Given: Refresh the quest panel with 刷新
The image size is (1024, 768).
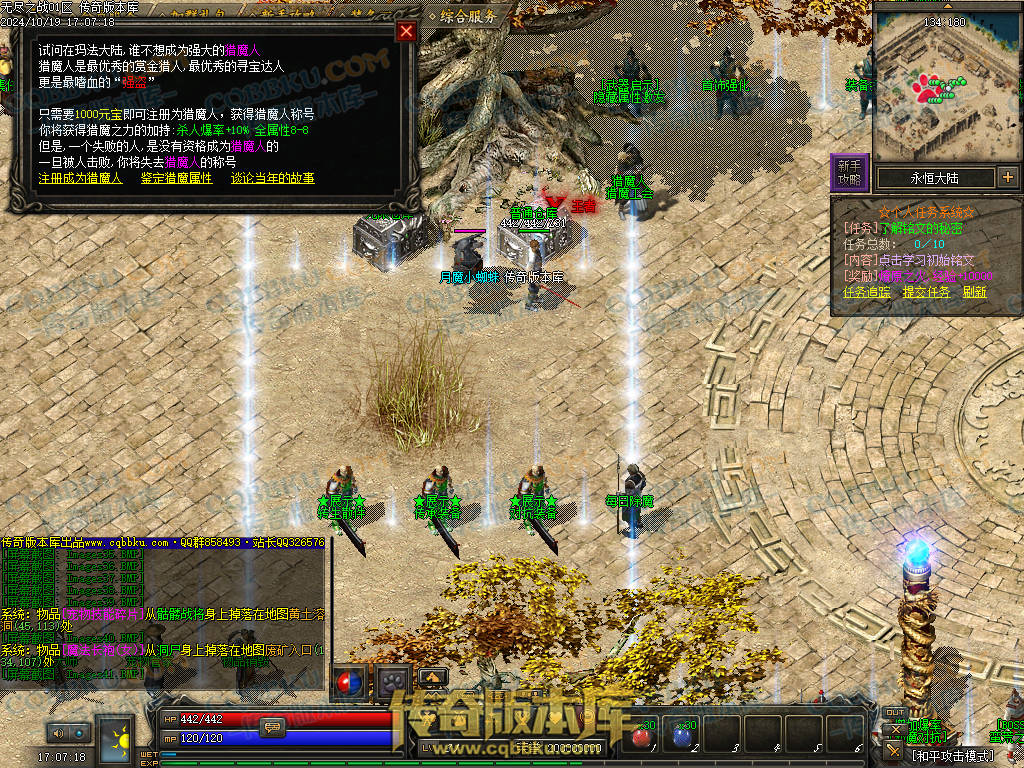Looking at the screenshot, I should [x=975, y=292].
